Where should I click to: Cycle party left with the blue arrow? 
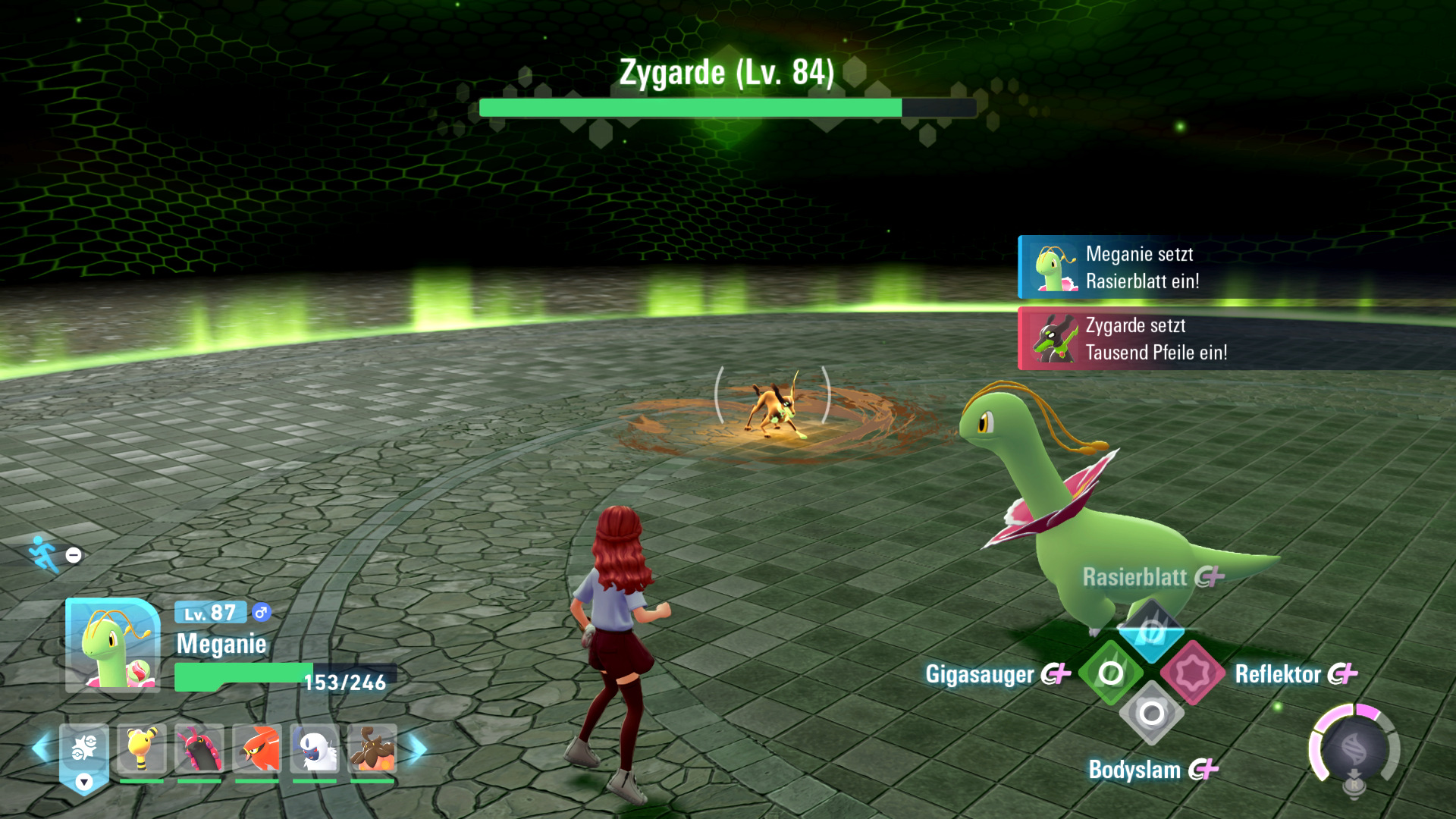[x=42, y=749]
